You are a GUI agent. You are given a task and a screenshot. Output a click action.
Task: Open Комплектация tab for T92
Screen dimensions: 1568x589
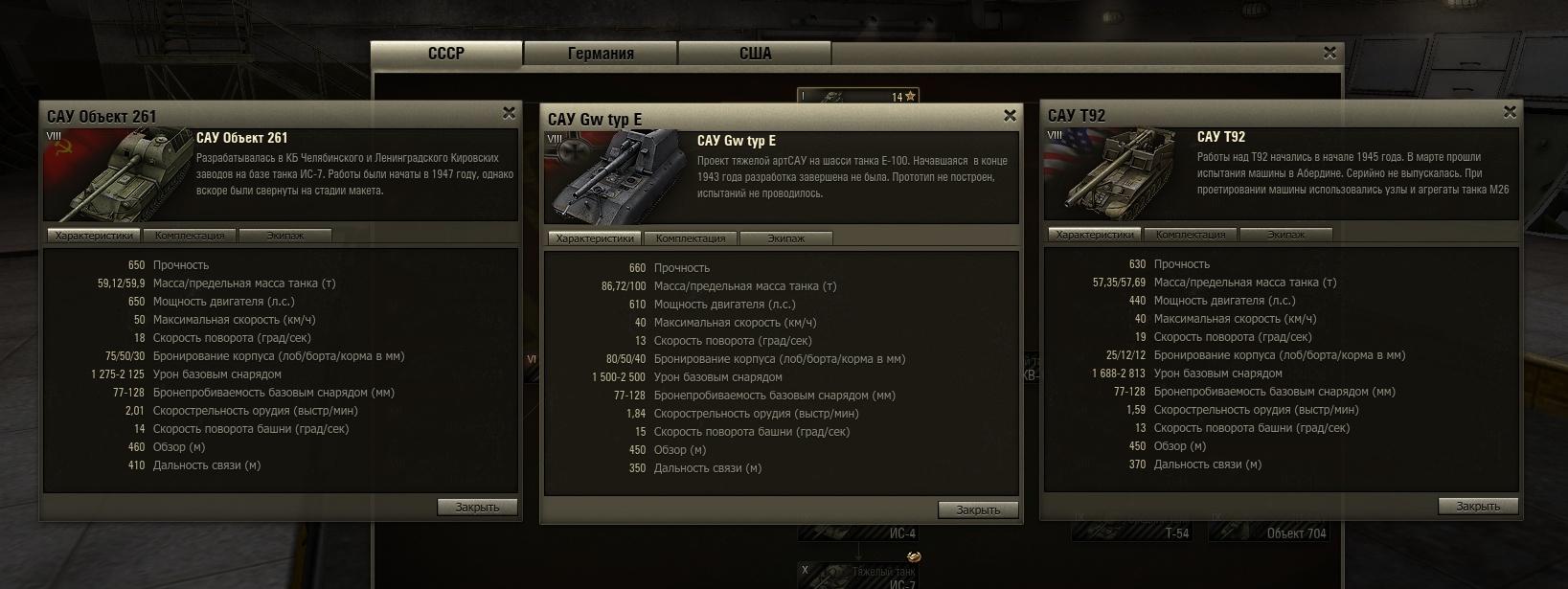[1191, 235]
